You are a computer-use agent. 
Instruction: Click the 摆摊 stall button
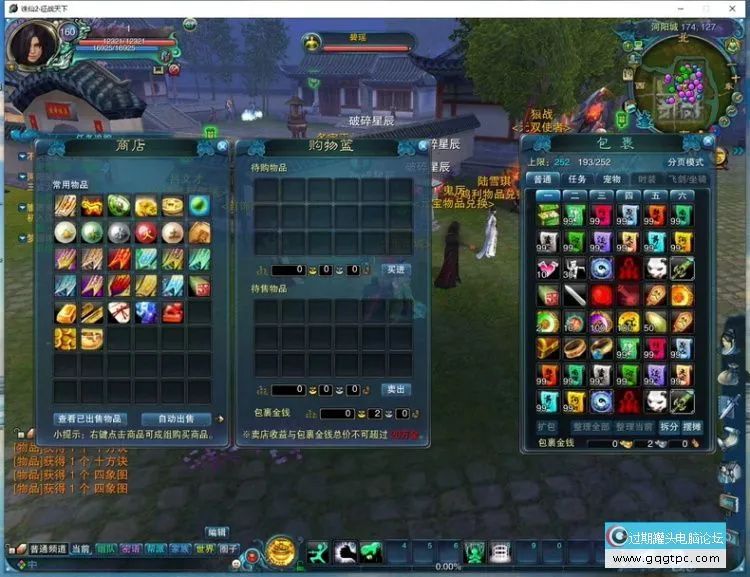[x=692, y=427]
